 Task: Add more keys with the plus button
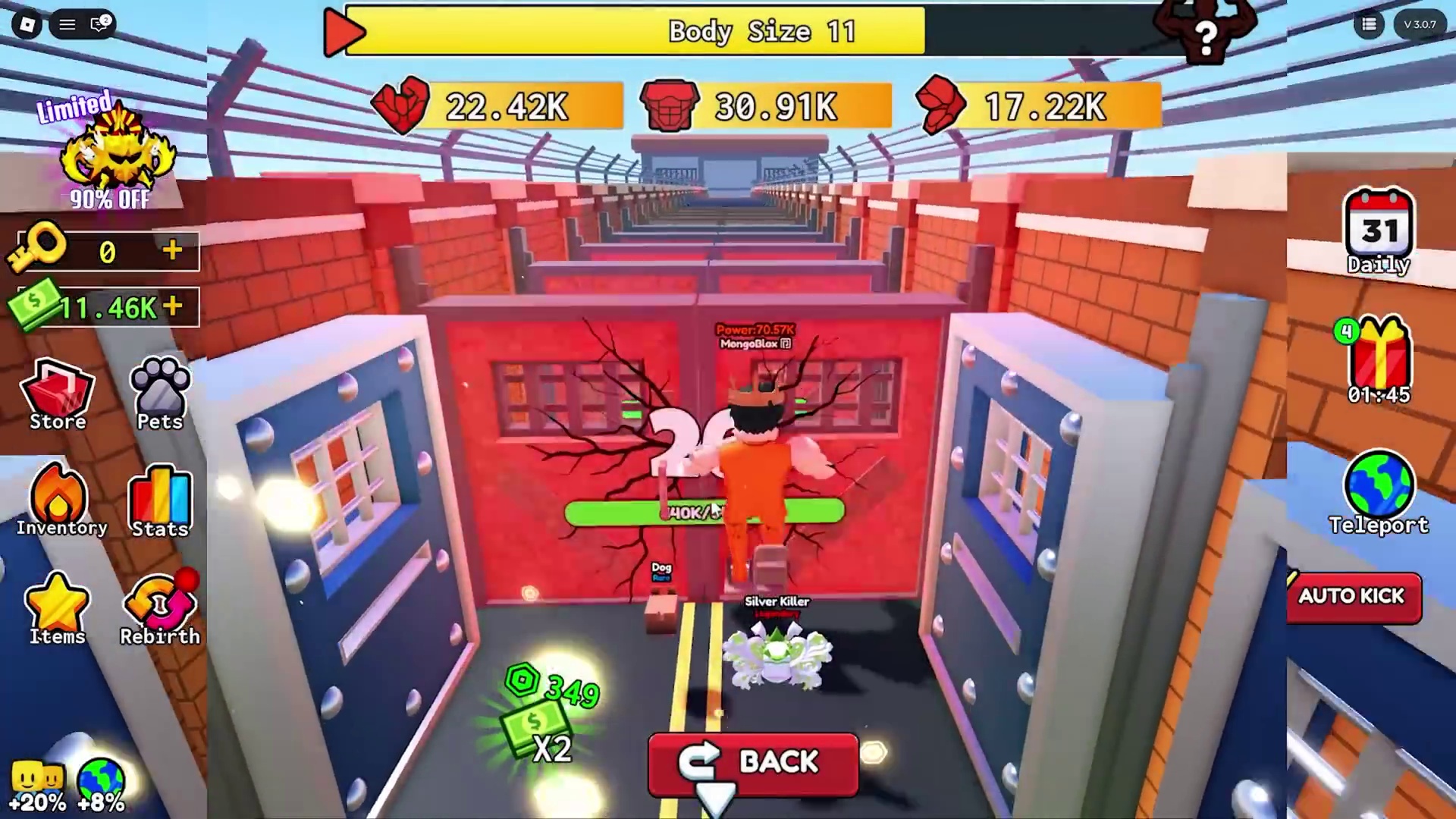point(173,250)
